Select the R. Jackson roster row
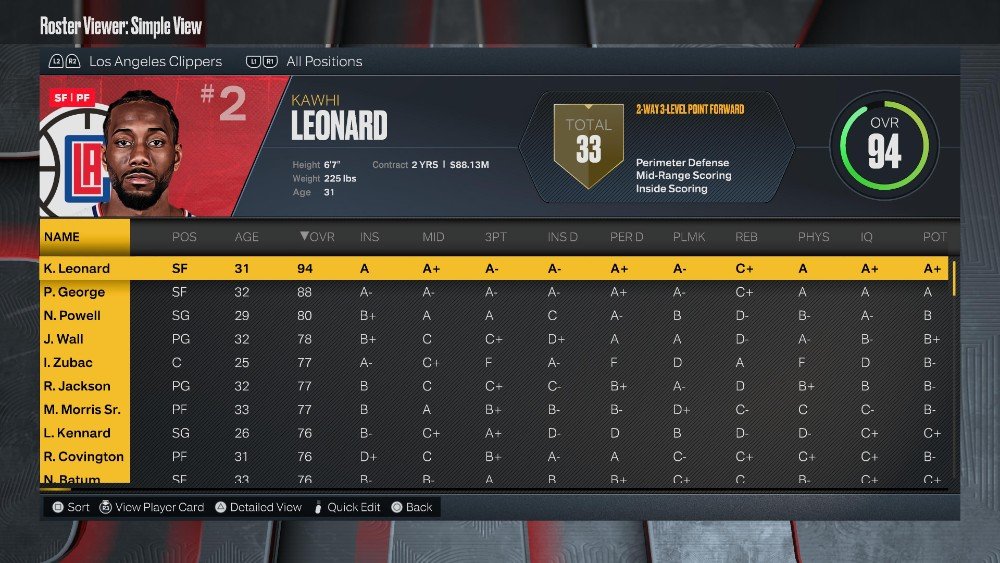1000x563 pixels. pos(77,386)
